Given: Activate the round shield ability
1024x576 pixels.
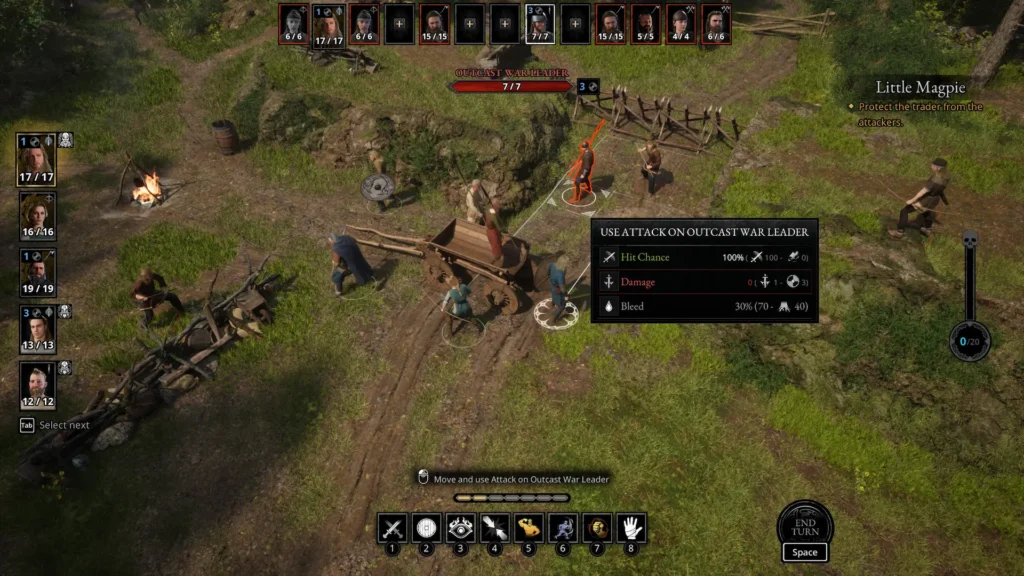Looking at the screenshot, I should point(426,528).
